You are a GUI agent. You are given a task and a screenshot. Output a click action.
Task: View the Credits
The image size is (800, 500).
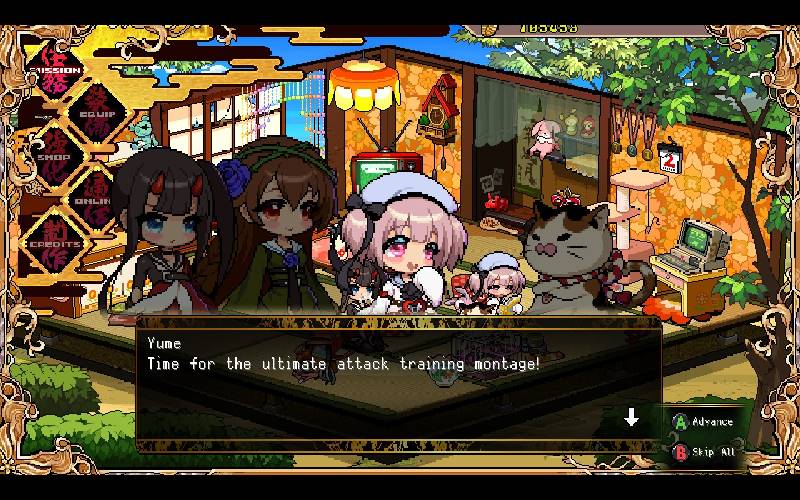(55, 242)
